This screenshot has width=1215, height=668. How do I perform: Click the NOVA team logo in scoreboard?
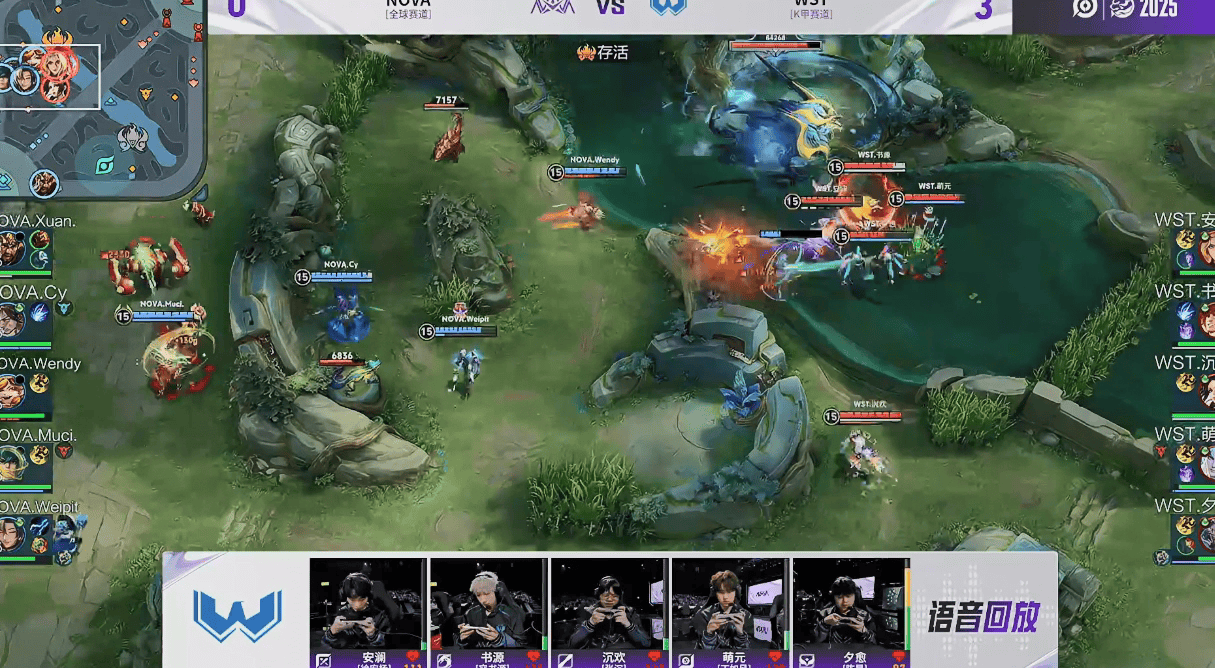point(551,7)
